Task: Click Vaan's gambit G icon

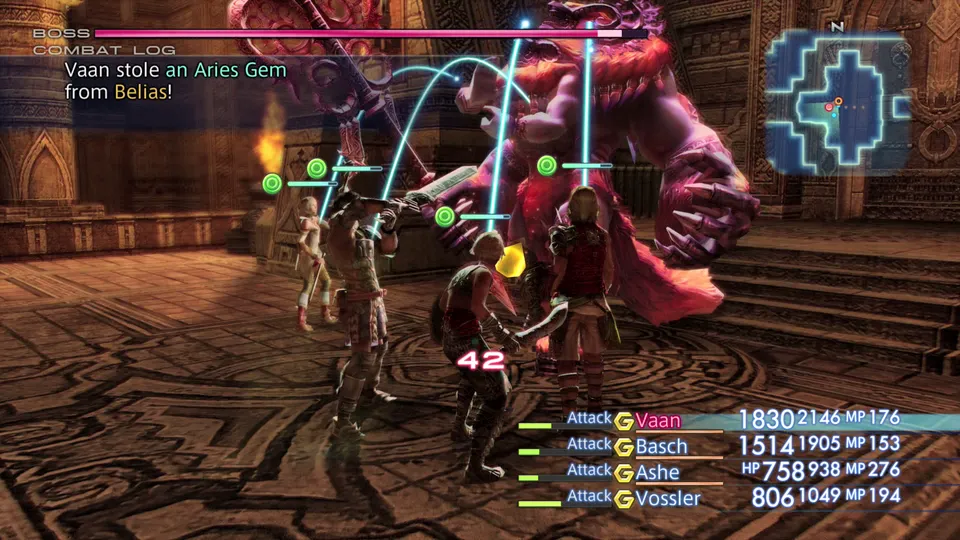Action: [x=624, y=421]
